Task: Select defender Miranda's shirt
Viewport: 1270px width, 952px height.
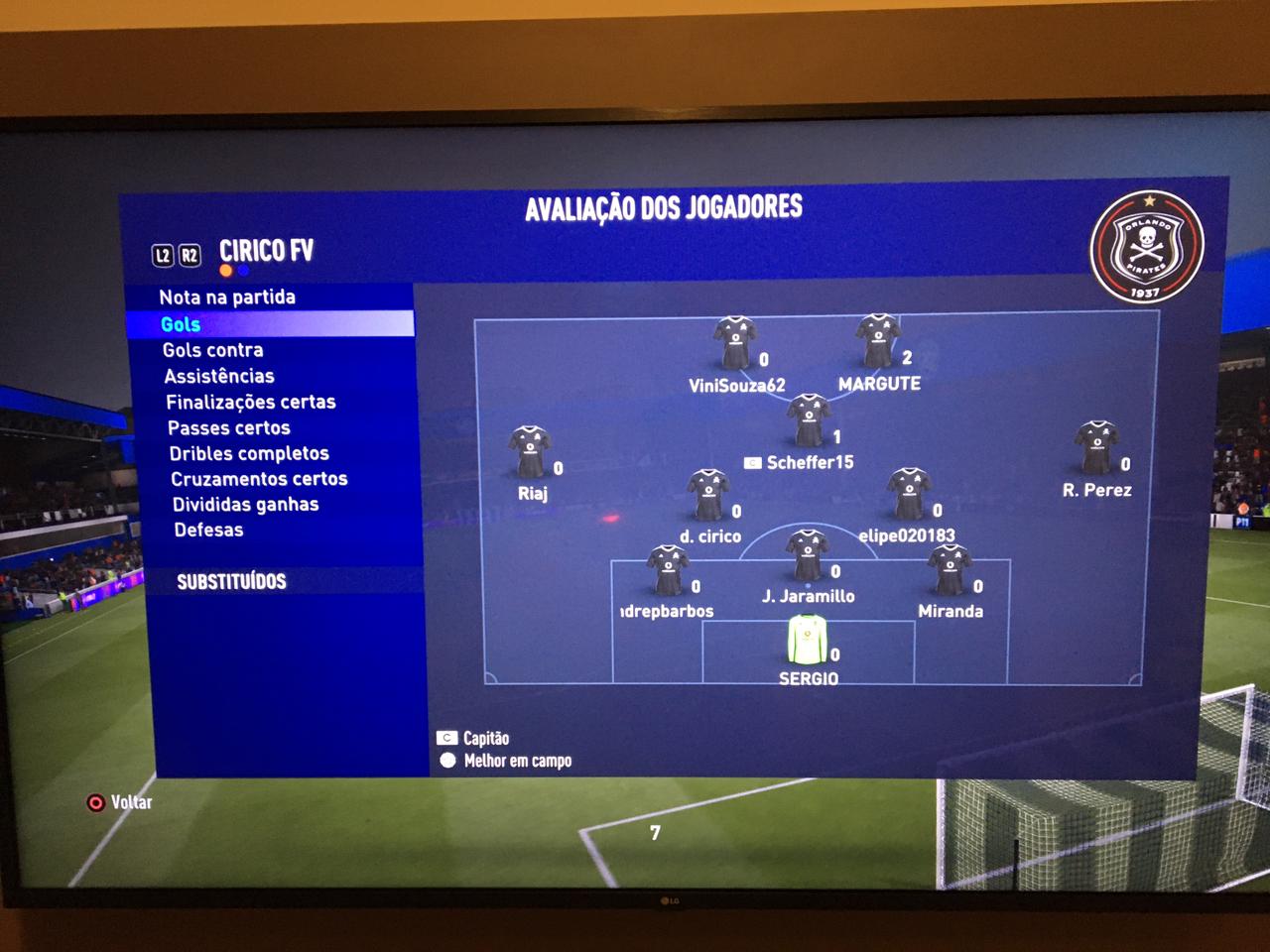Action: pyautogui.click(x=949, y=570)
